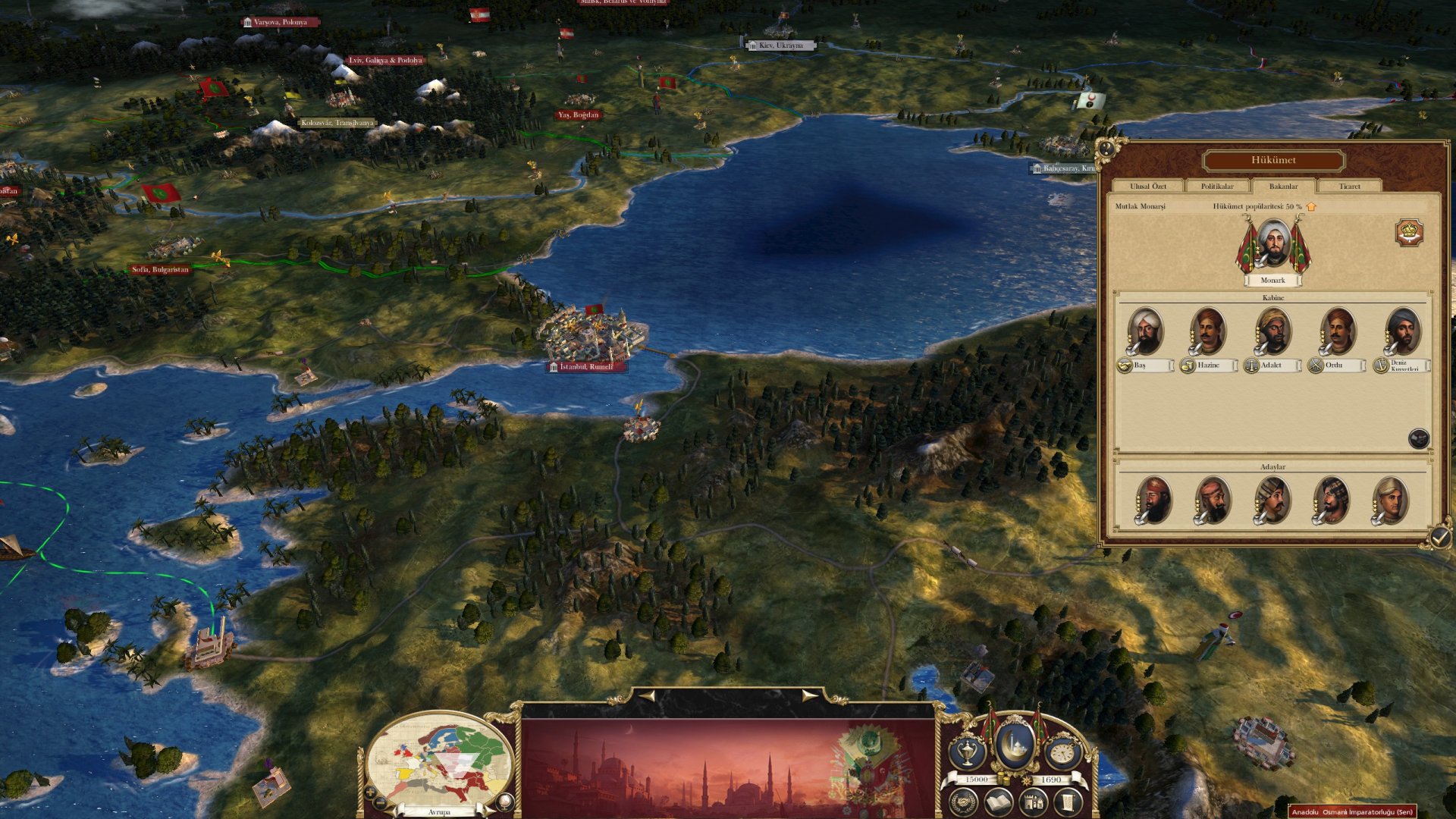
Task: Pick the Adalet minister portrait
Action: click(x=1272, y=331)
